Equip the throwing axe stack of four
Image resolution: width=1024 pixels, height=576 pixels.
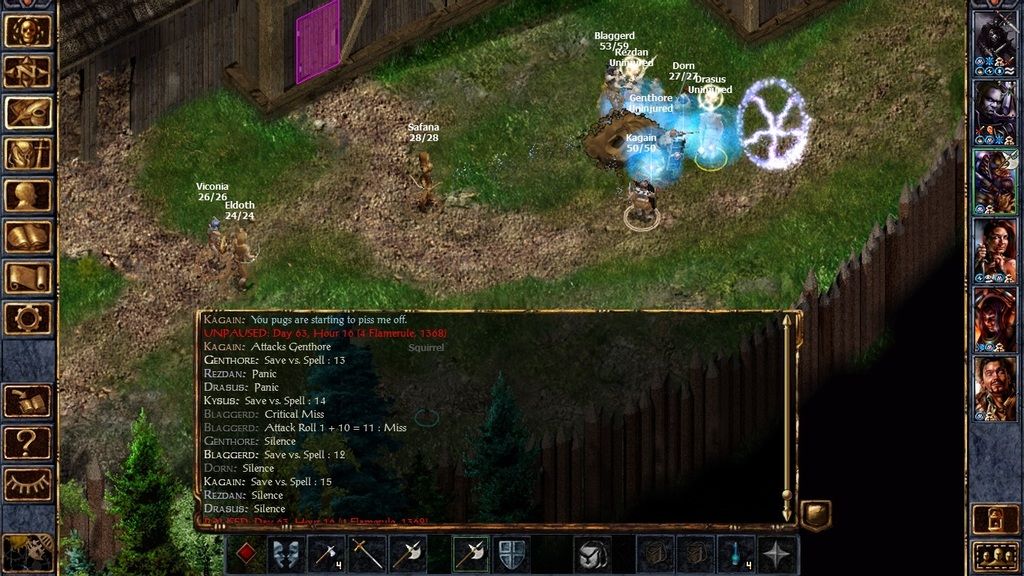point(328,553)
